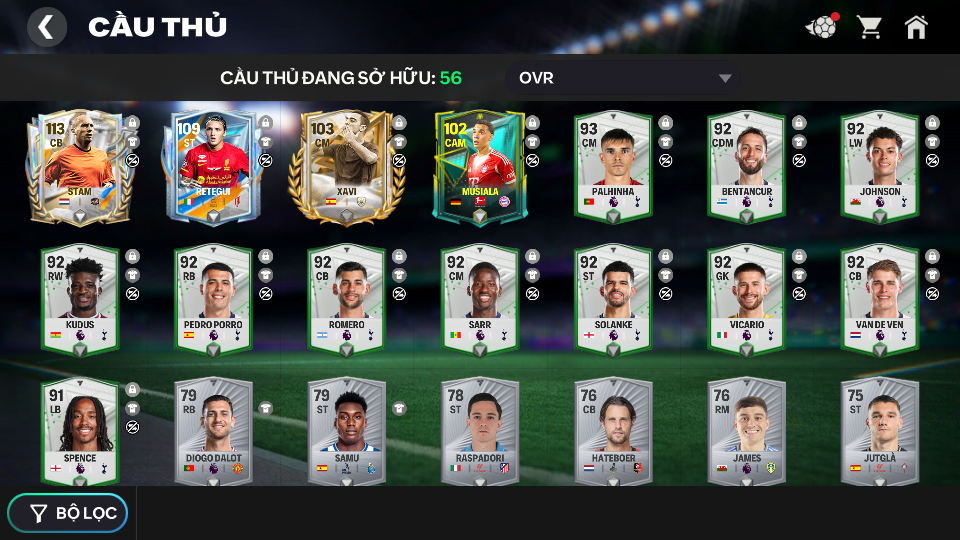Select the Palhinha player card
The image size is (960, 540).
pyautogui.click(x=613, y=167)
